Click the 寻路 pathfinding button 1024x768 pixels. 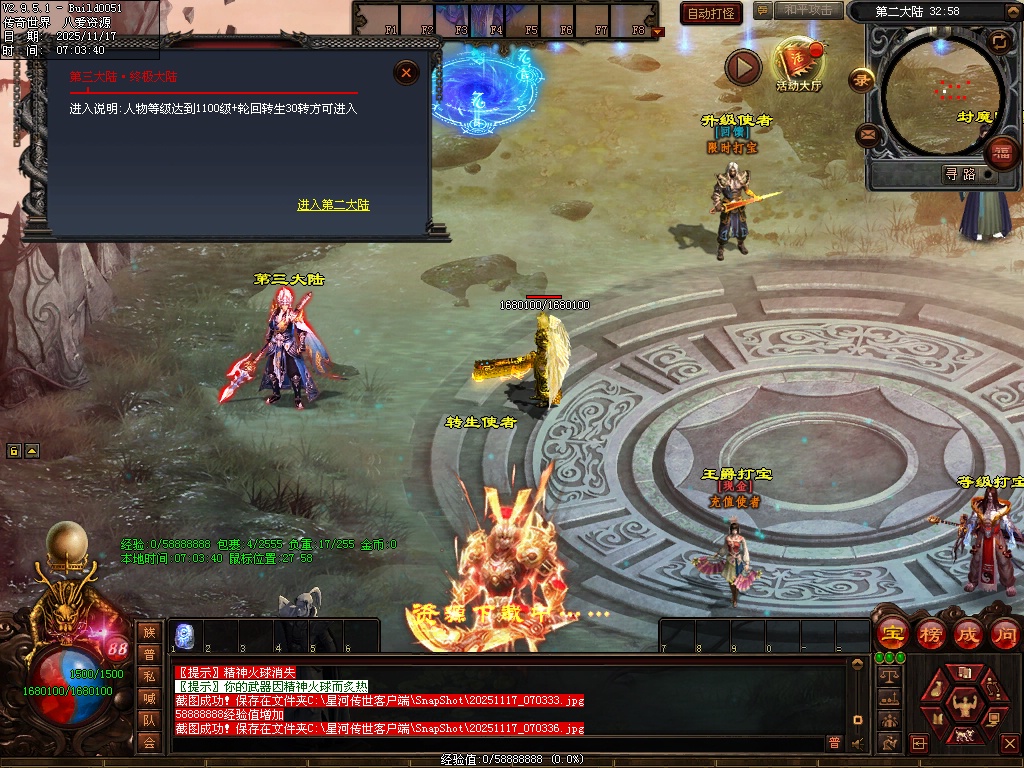pos(960,174)
